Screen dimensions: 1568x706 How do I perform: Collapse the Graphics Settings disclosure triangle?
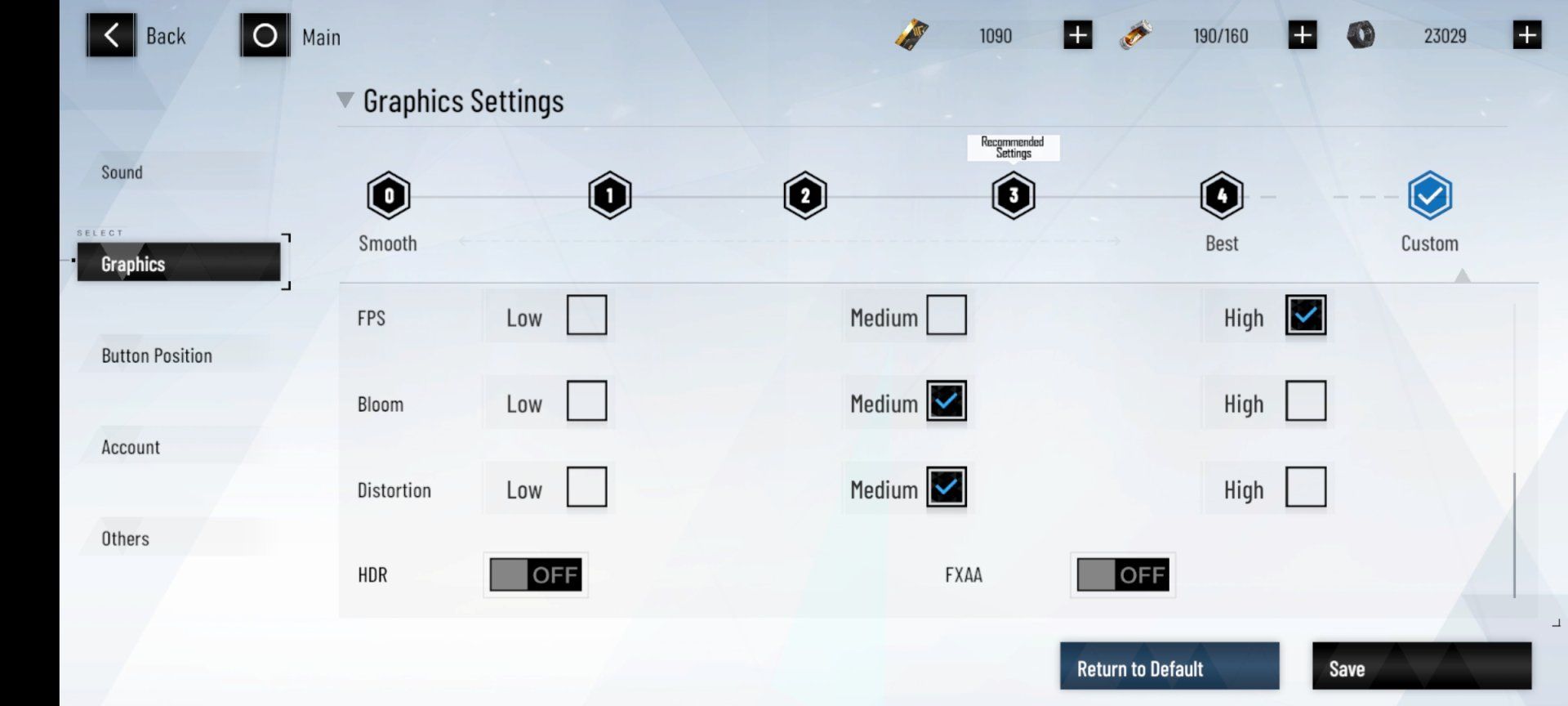coord(346,100)
